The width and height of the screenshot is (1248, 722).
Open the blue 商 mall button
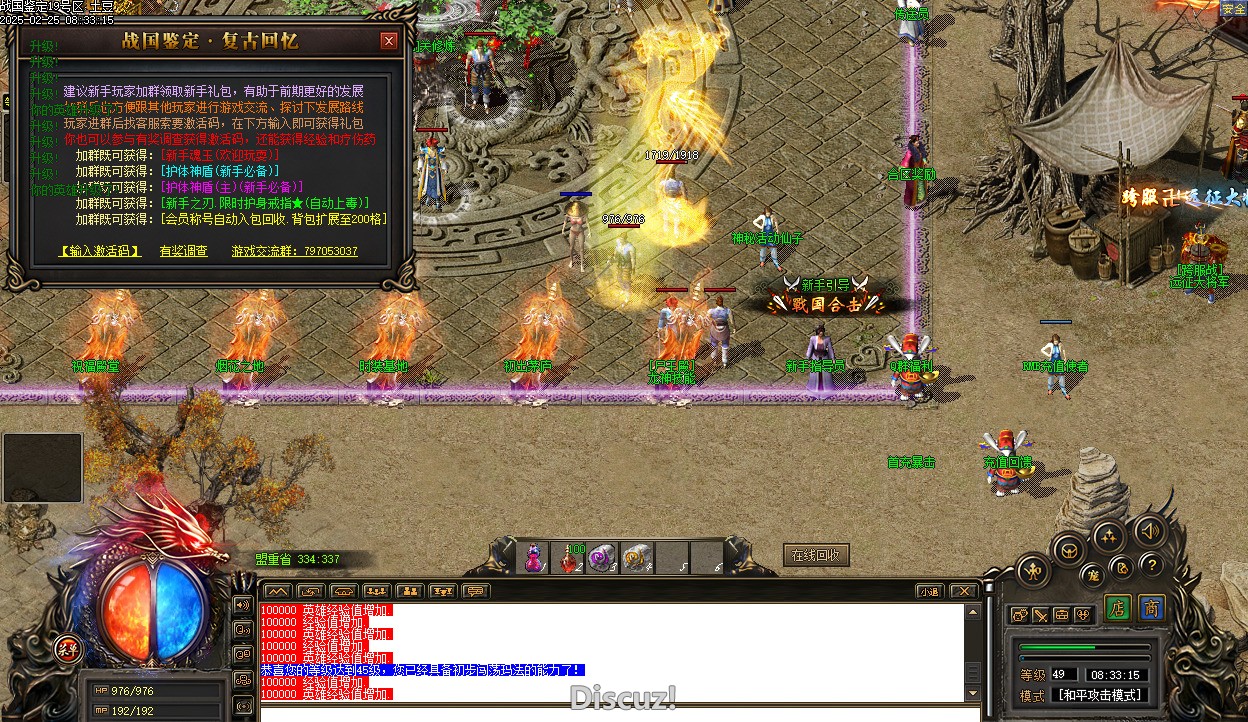(x=1152, y=608)
